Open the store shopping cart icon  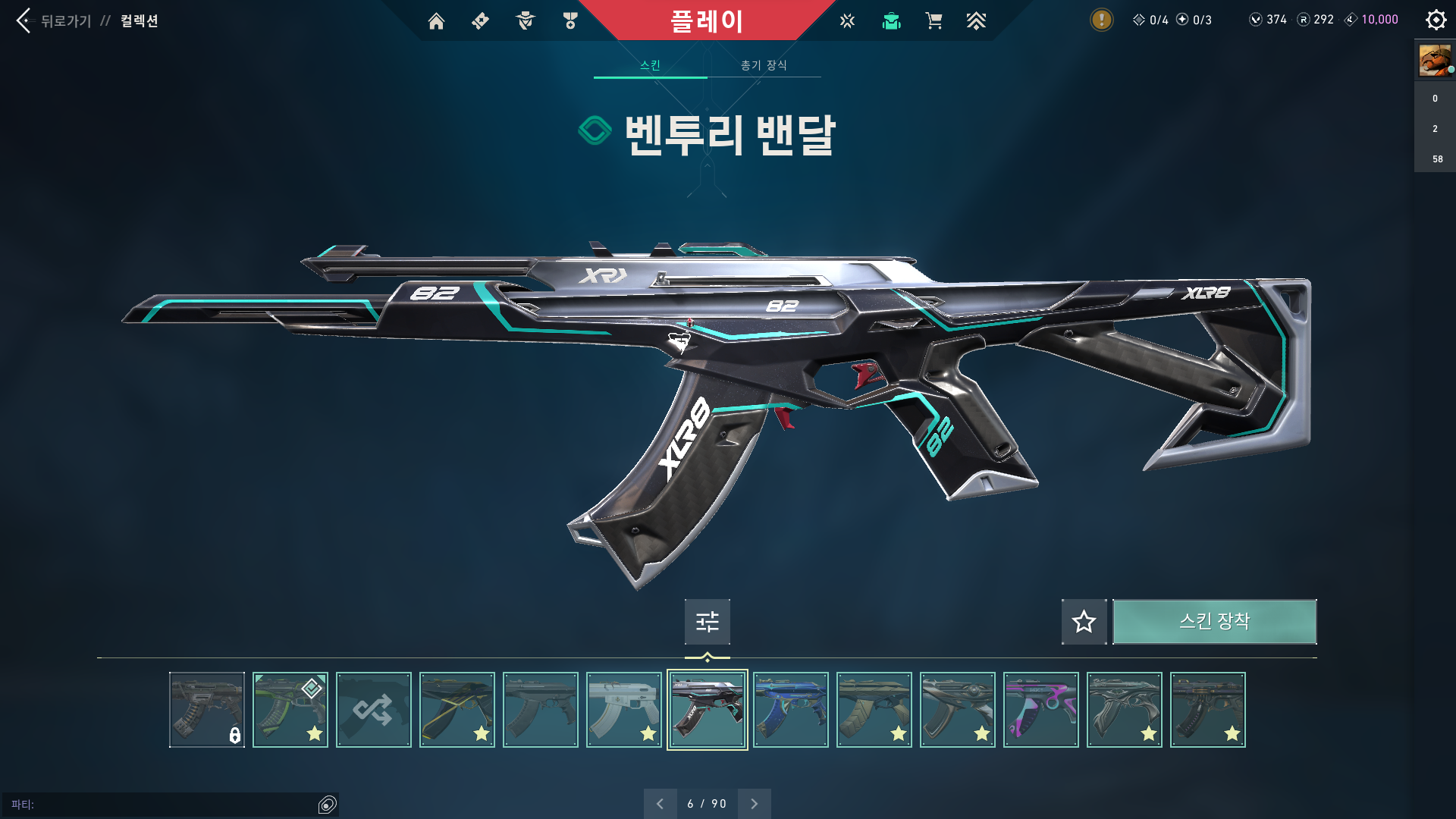(x=934, y=21)
